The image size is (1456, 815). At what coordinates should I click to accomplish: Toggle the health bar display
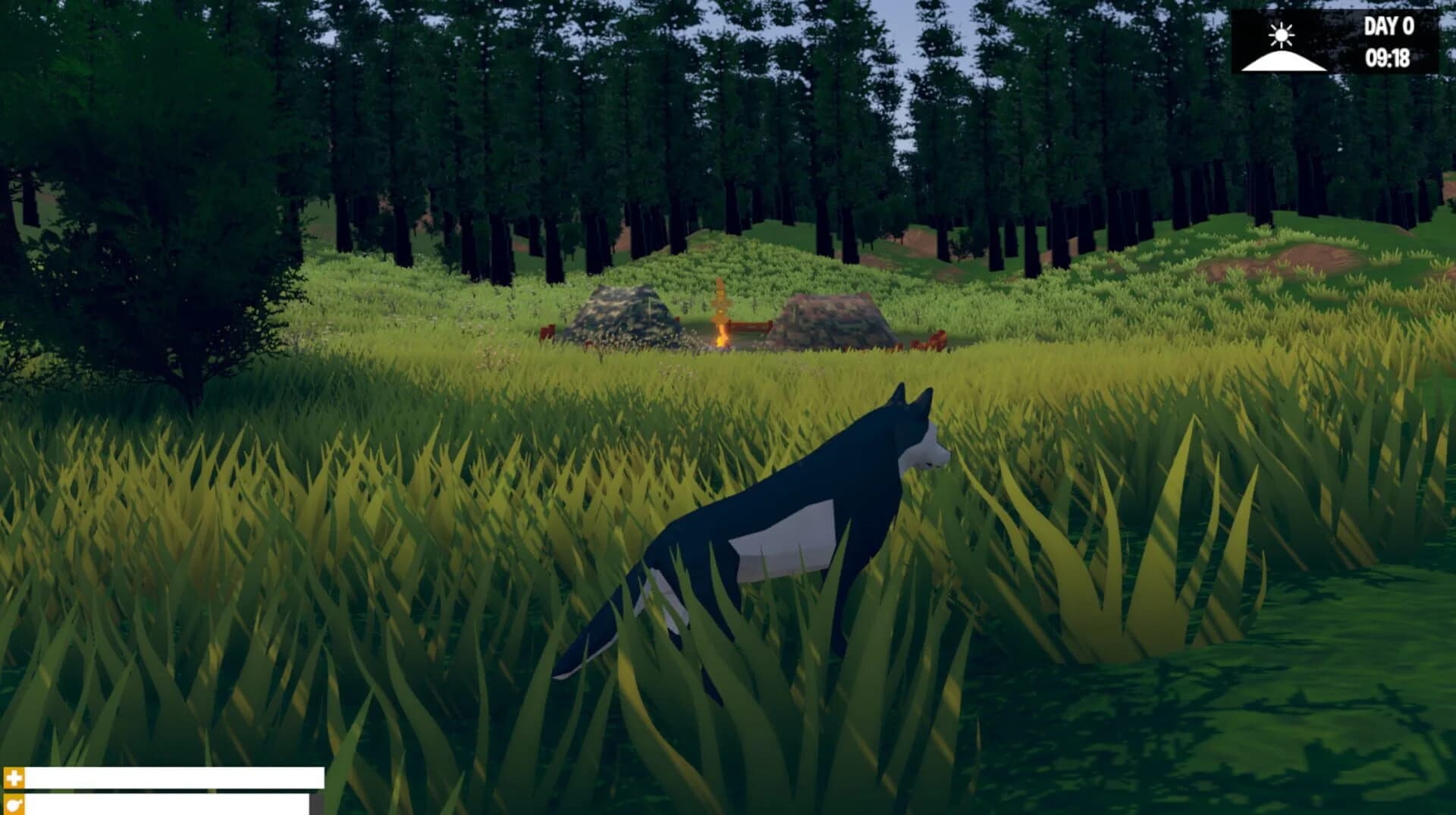coord(174,777)
